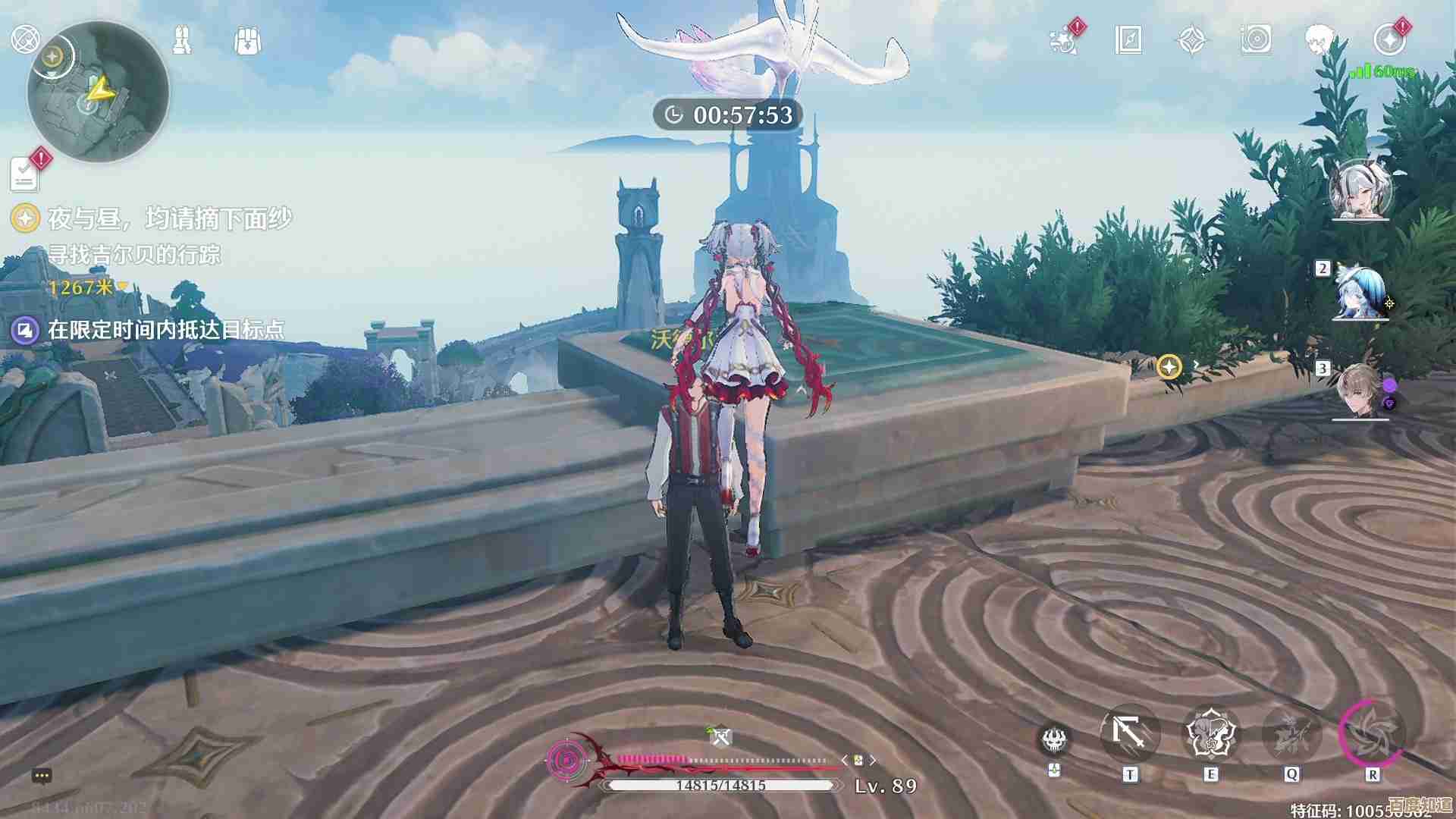Open the resonator head portrait menu icon
This screenshot has width=1456, height=819.
(x=1320, y=39)
